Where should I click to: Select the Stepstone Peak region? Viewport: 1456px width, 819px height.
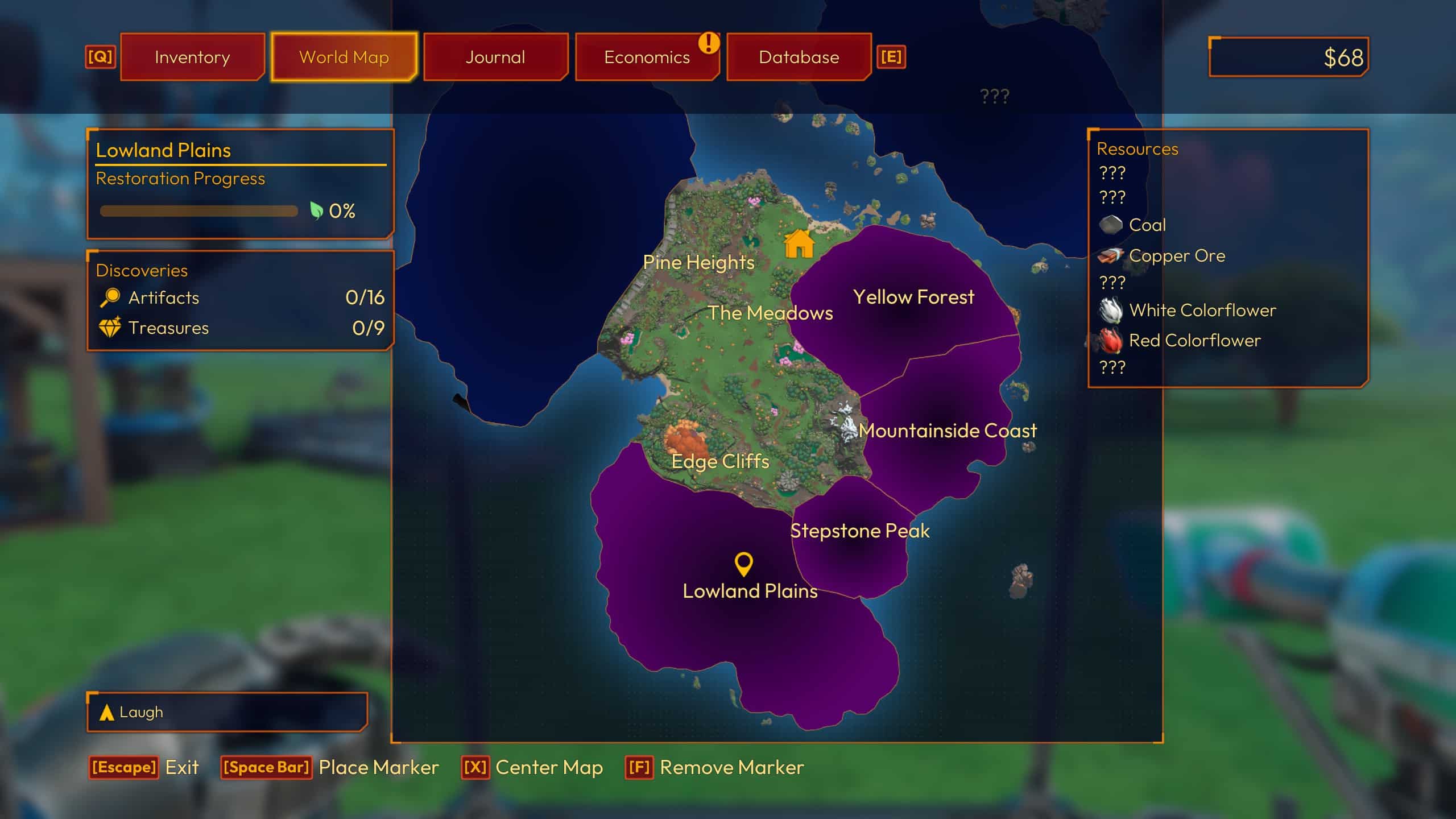coord(859,531)
